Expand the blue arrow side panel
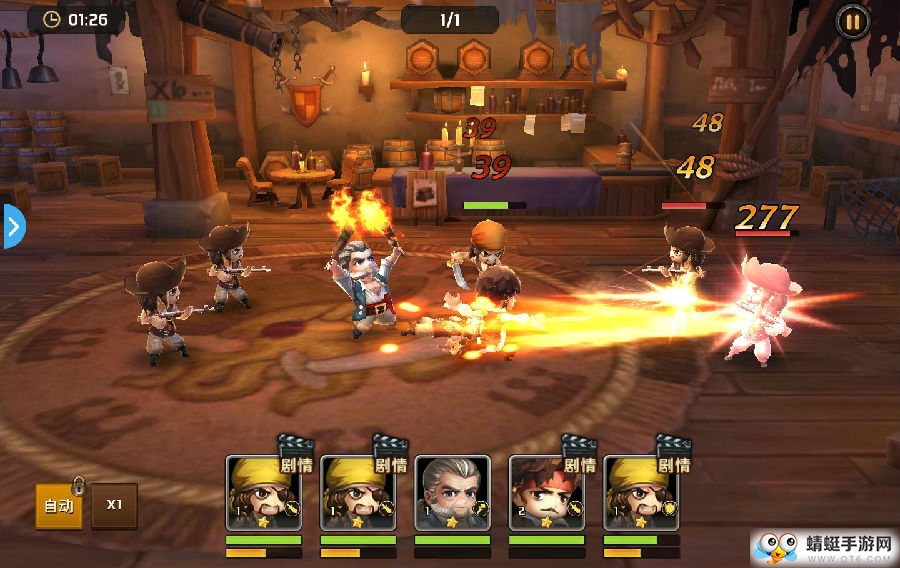 coord(12,227)
